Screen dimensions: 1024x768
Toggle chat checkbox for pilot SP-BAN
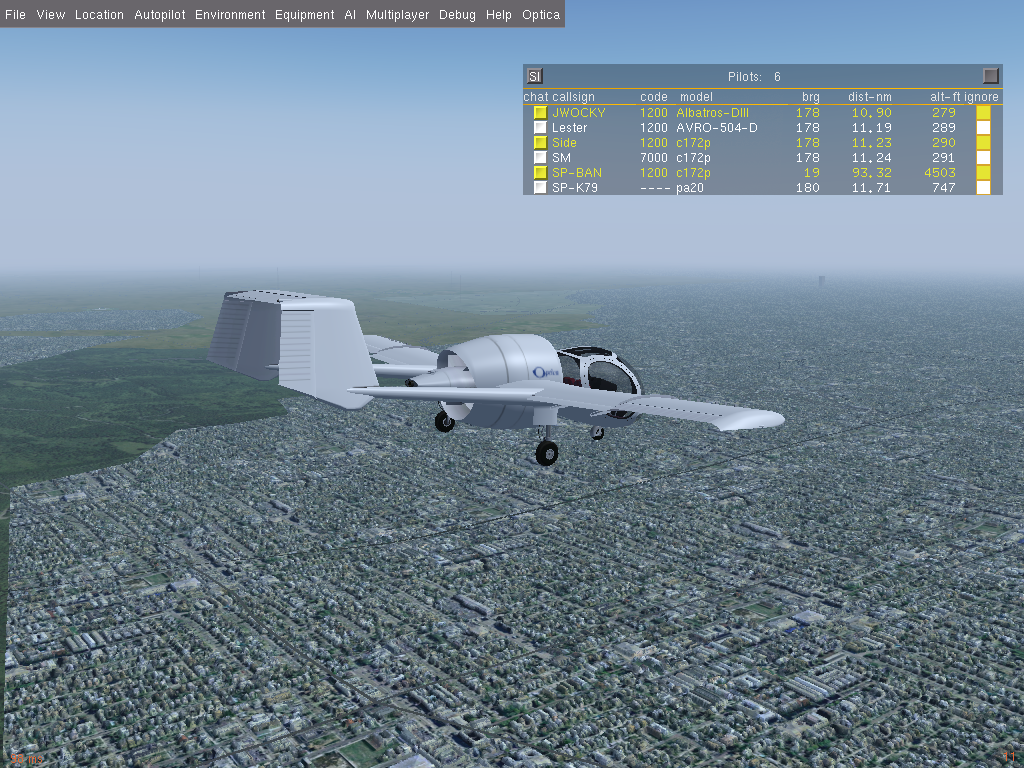[x=540, y=173]
